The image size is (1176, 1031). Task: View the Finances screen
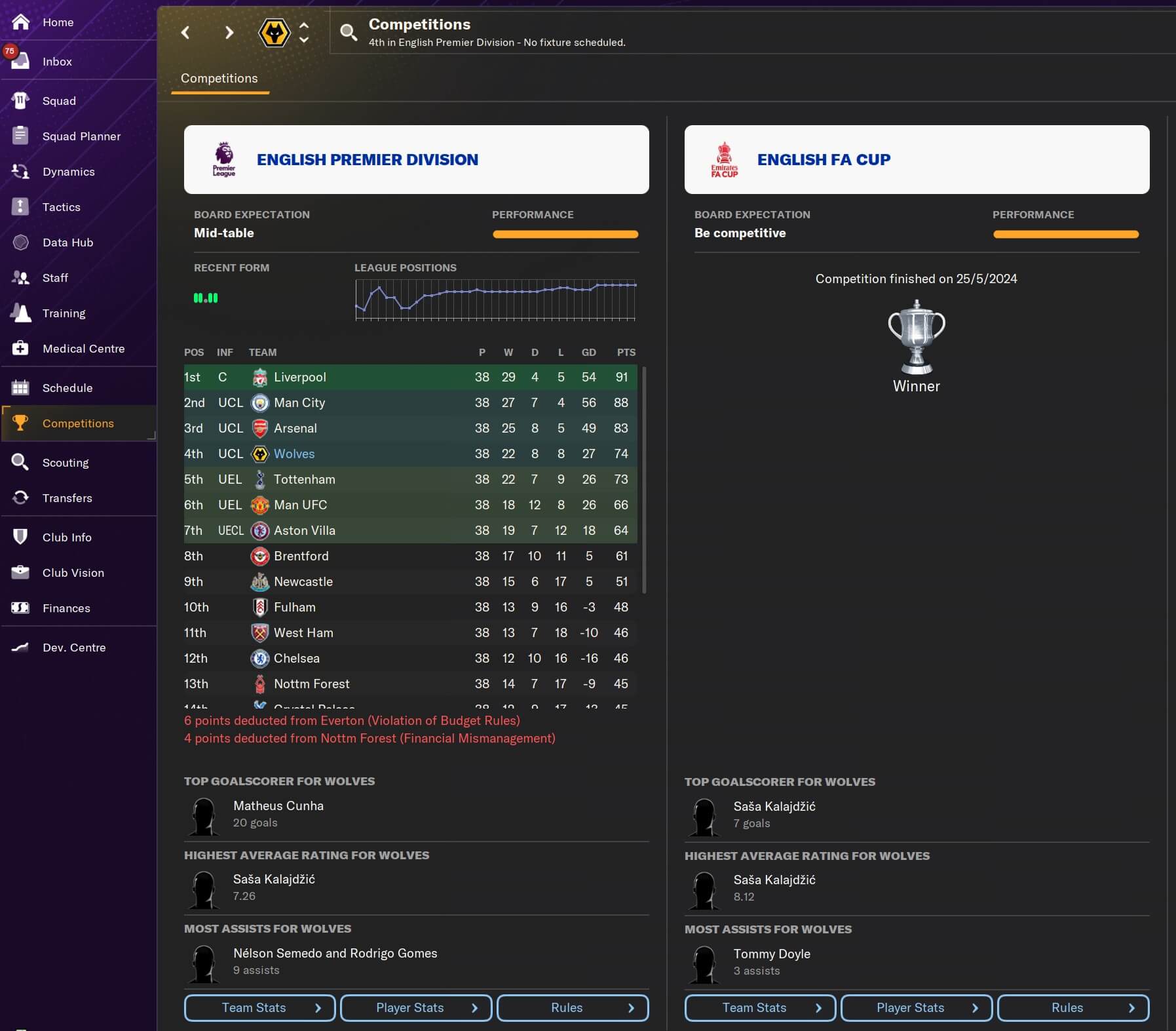(66, 608)
